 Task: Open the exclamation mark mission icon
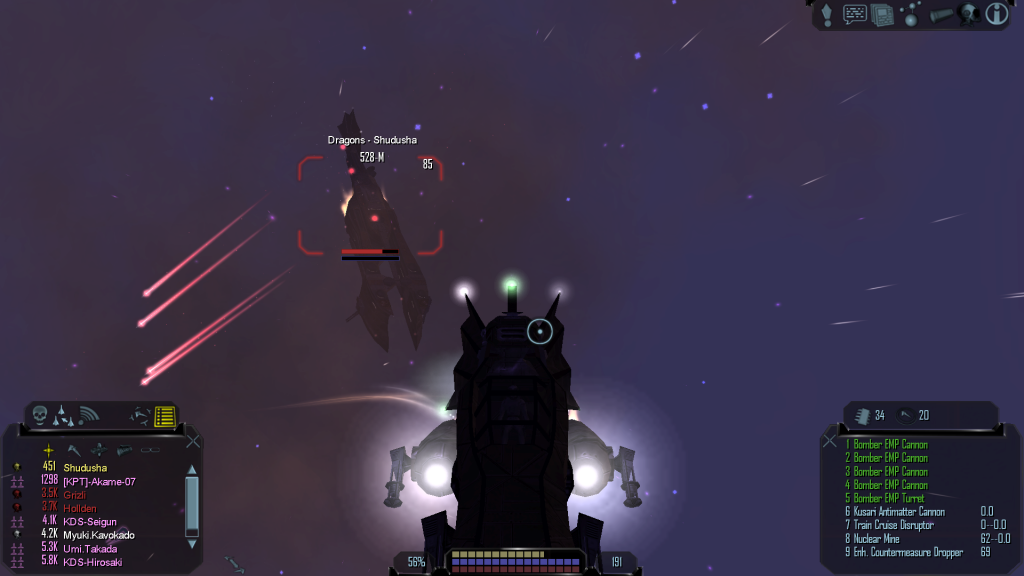(827, 14)
